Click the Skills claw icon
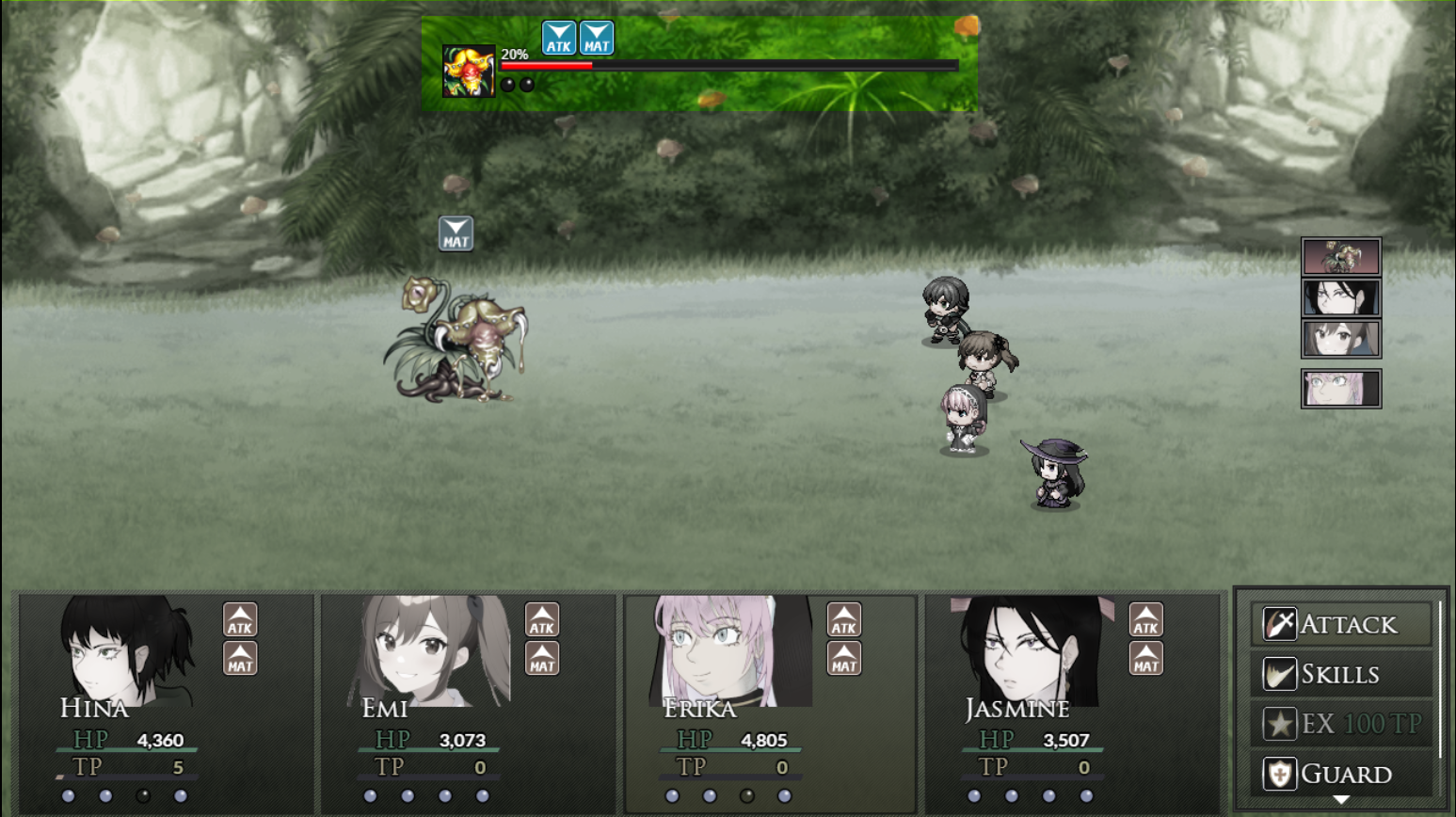The height and width of the screenshot is (817, 1456). (1278, 673)
